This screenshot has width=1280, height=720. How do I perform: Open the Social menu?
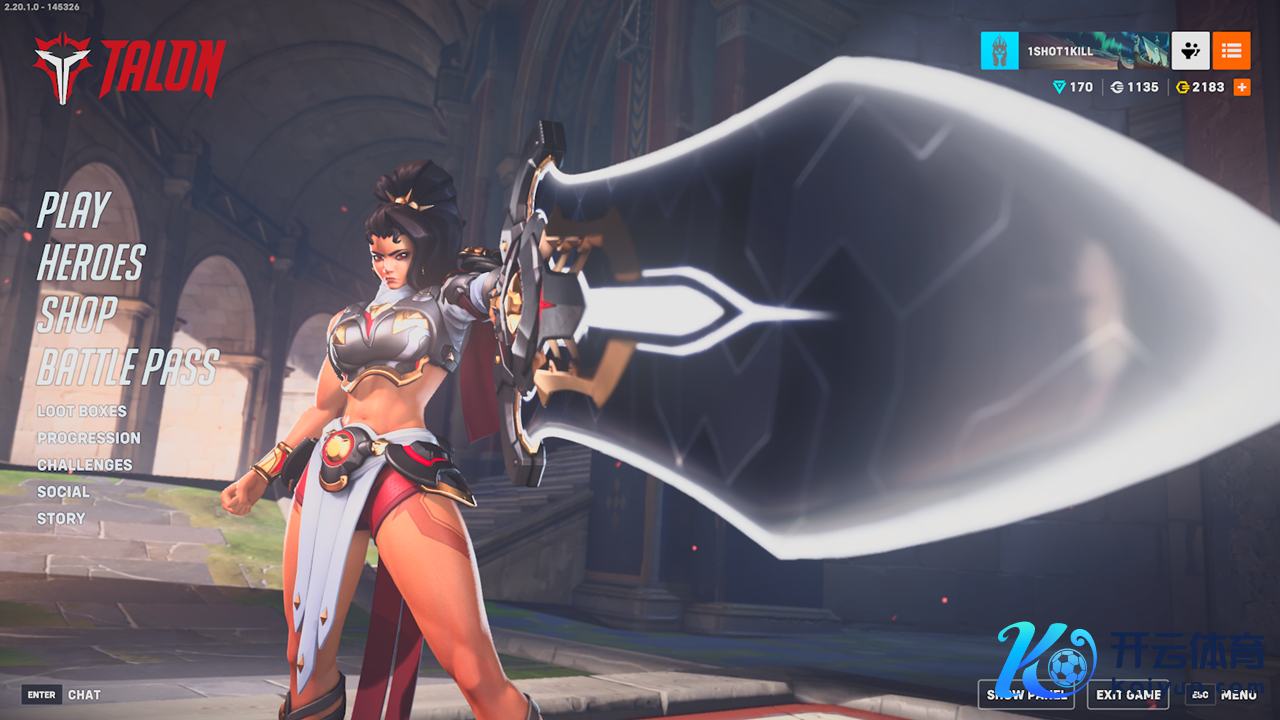click(x=63, y=492)
